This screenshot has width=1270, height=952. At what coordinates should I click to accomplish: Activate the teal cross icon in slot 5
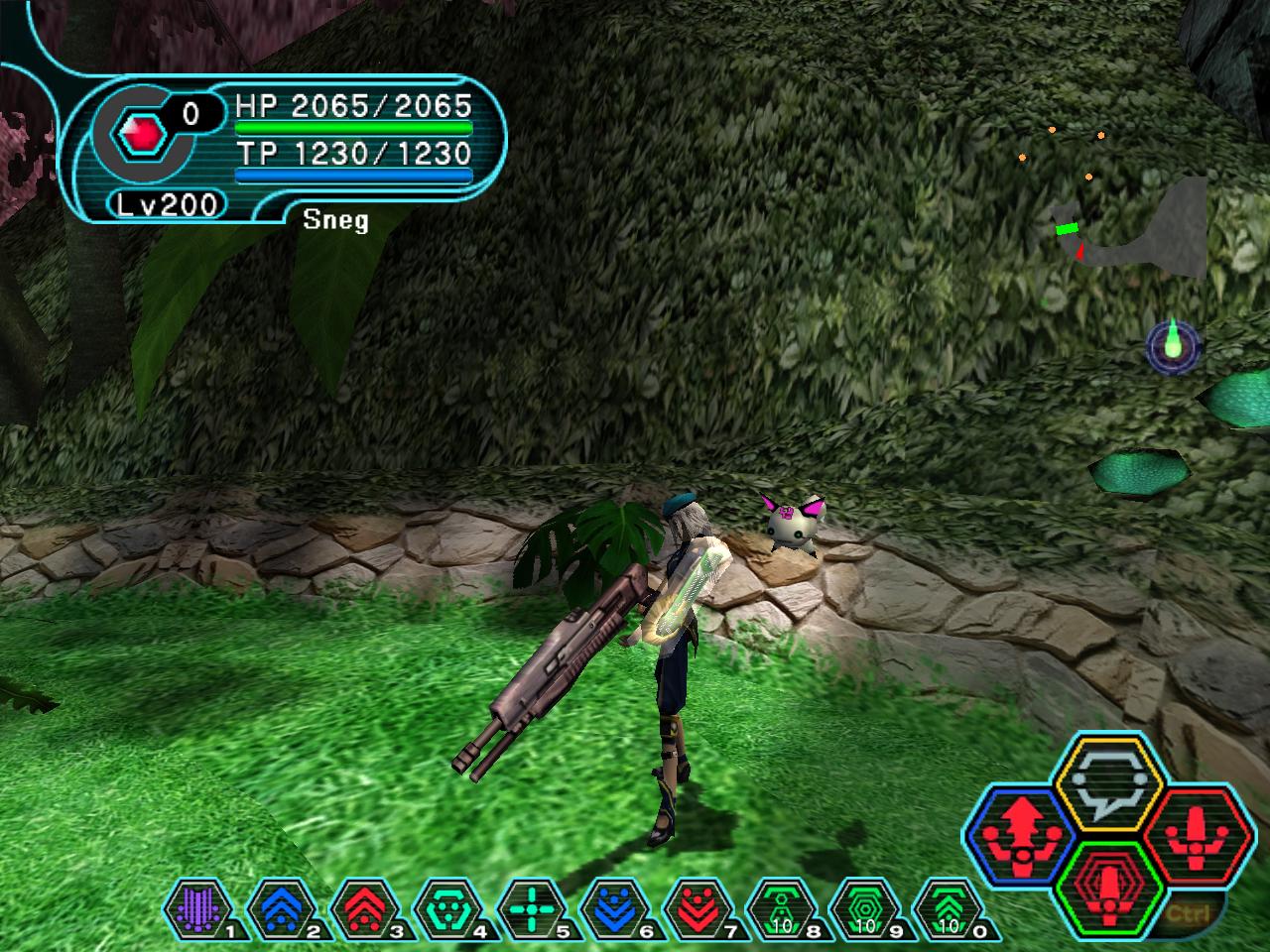(530, 907)
